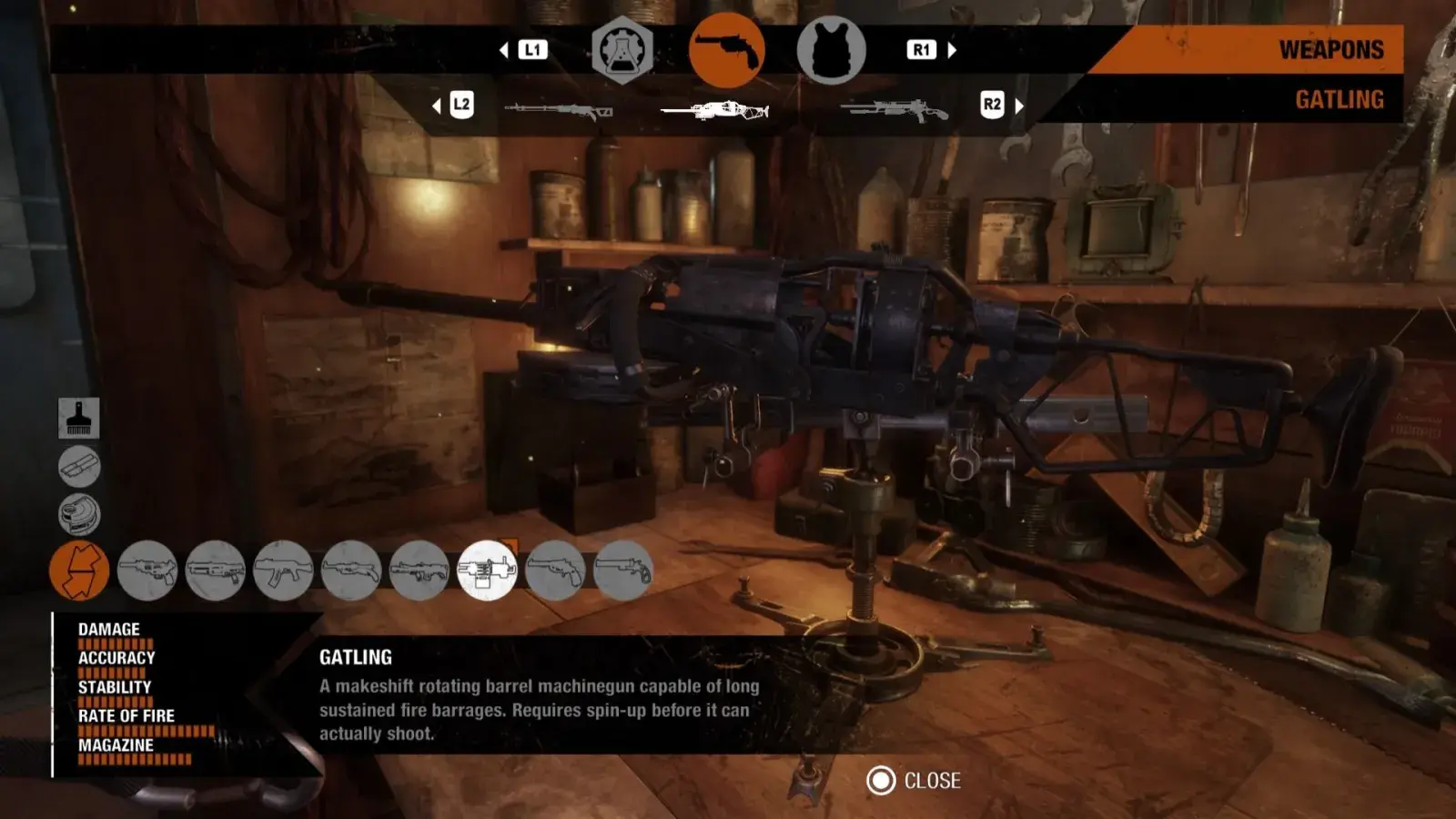This screenshot has height=819, width=1456.
Task: Select the long rifle silhouette left of the Gatling
Action: (558, 111)
